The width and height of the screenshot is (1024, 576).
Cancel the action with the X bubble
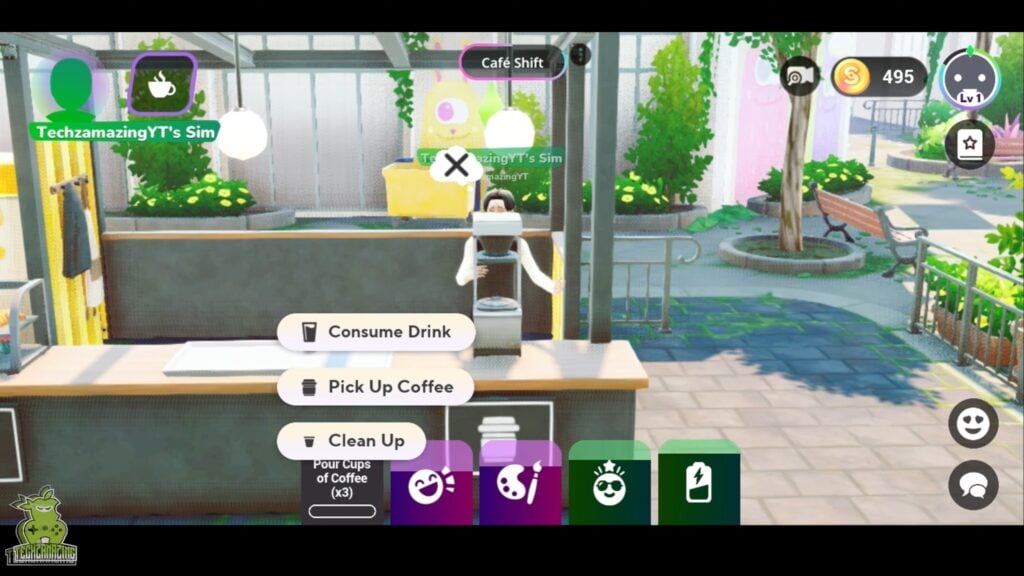[456, 166]
